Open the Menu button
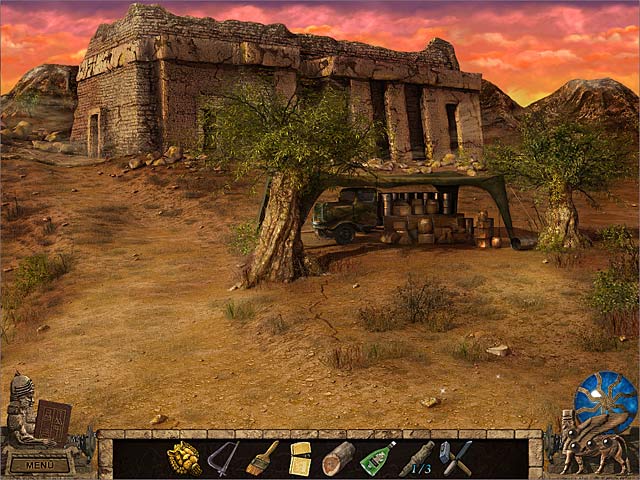 point(40,464)
